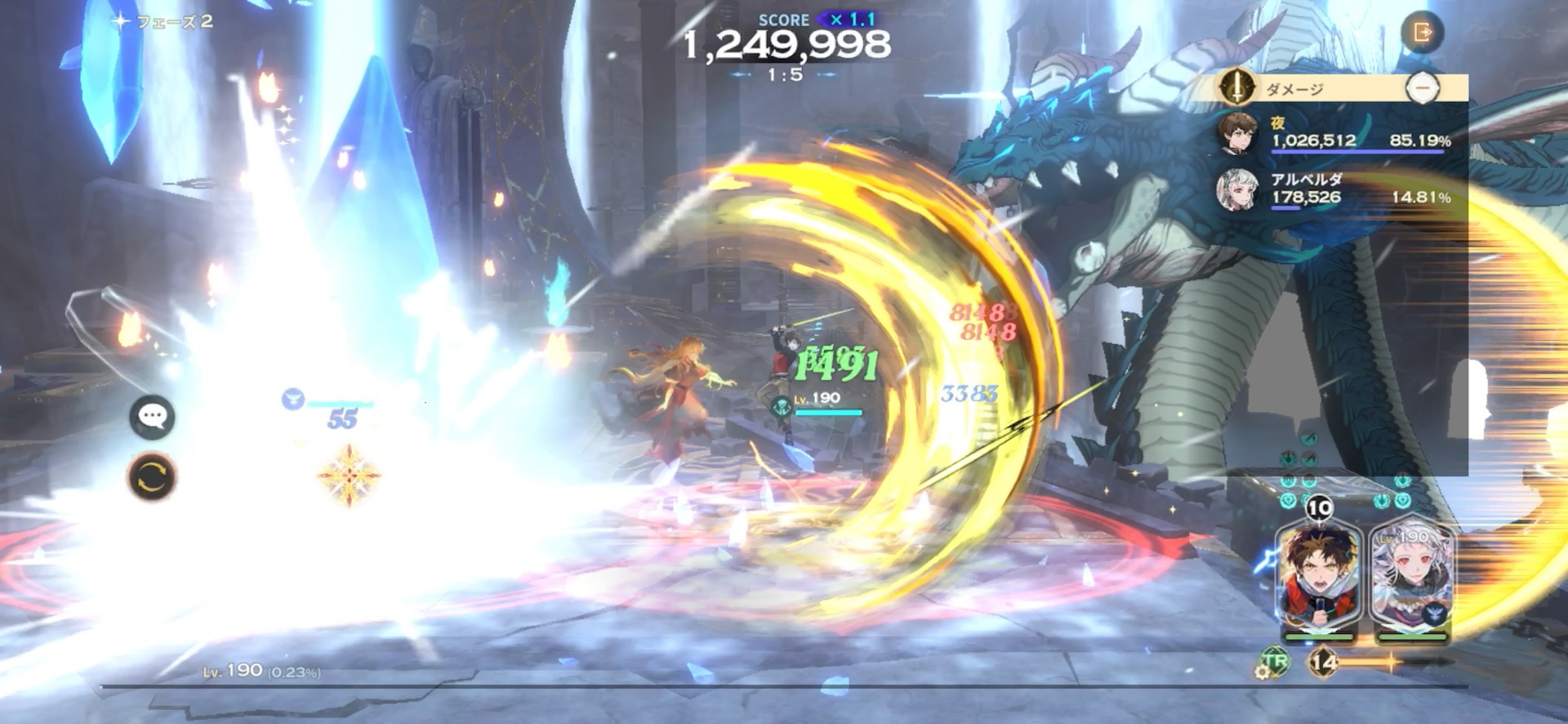This screenshot has width=1568, height=724.
Task: Tap the circular arrows swap button
Action: 152,477
